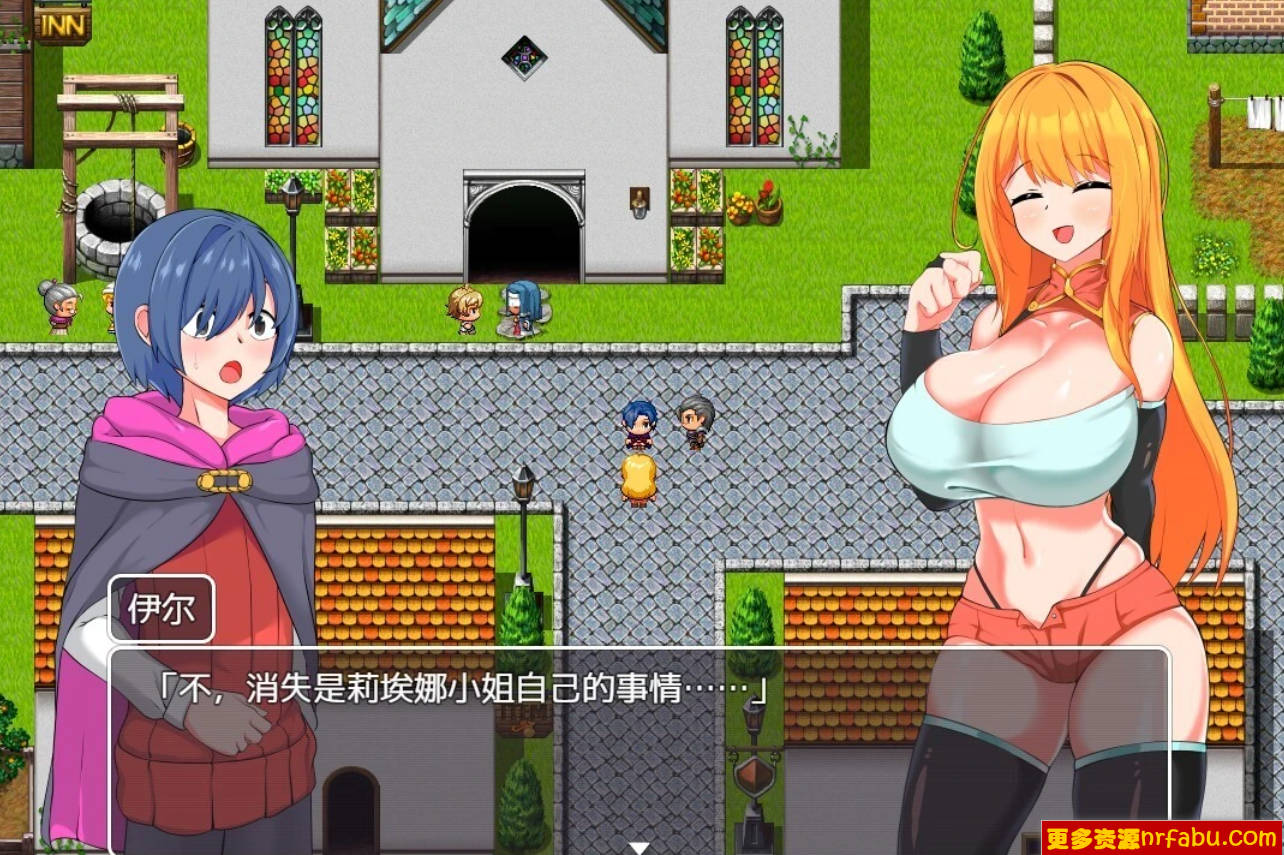
Task: Click the diamond emblem above the church door
Action: 523,57
